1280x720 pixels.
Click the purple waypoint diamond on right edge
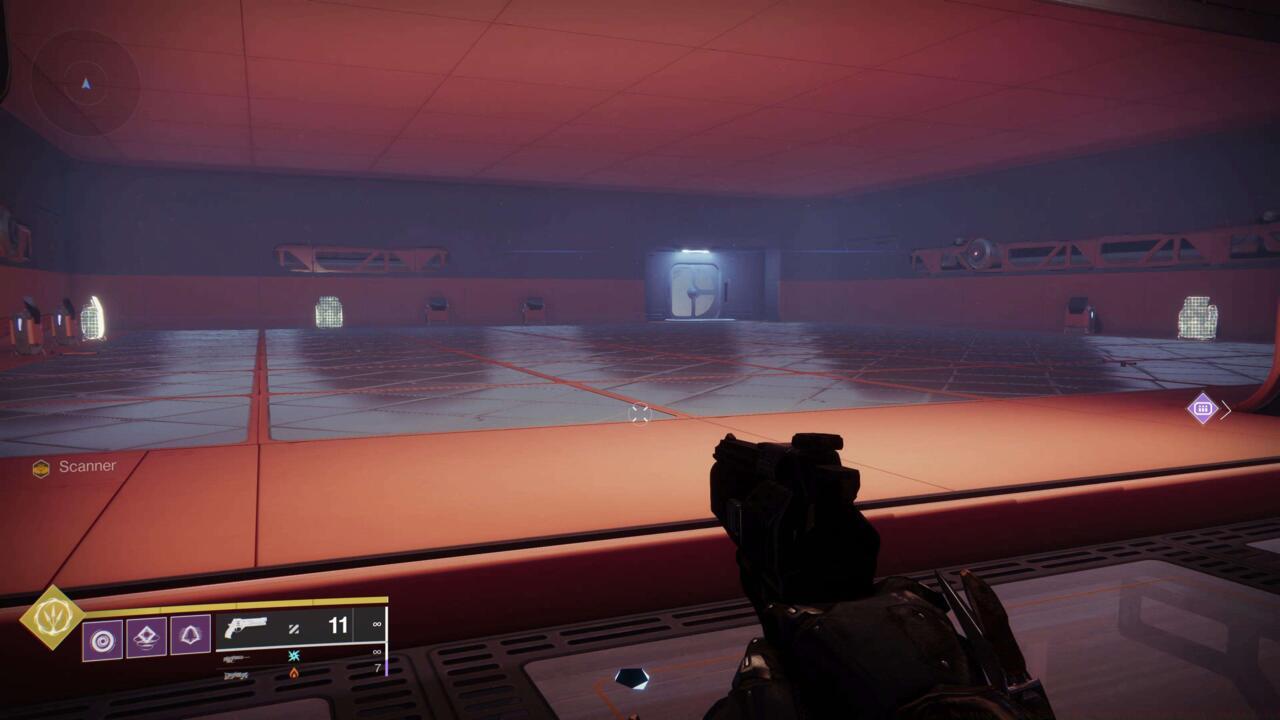coord(1203,407)
